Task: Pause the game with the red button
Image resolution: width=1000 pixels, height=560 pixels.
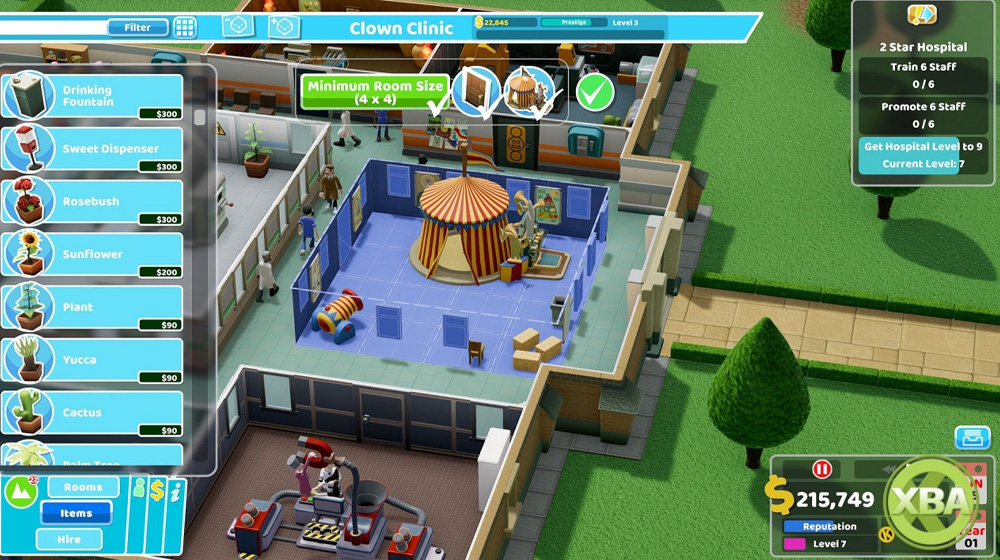Action: (823, 469)
